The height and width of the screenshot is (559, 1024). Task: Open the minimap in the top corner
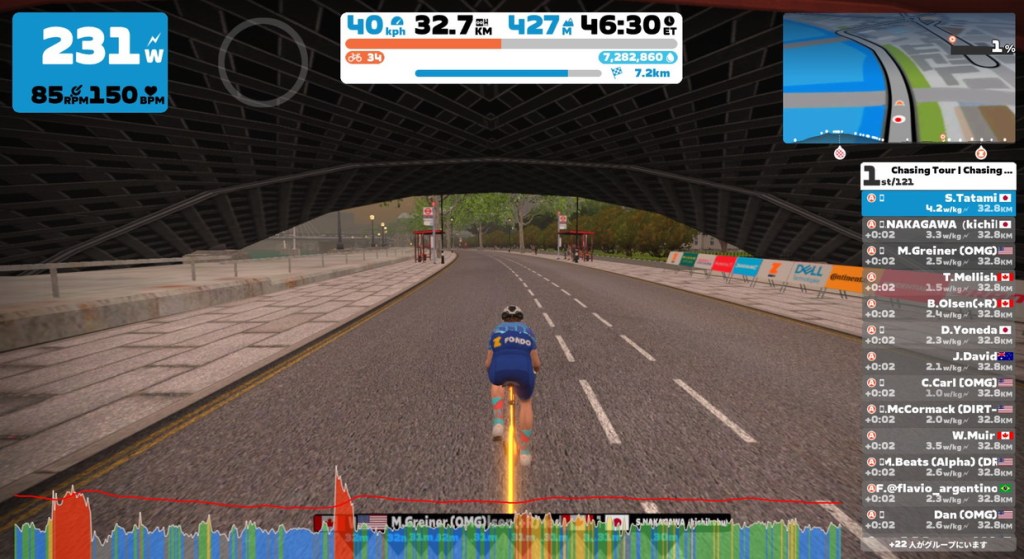tap(899, 78)
